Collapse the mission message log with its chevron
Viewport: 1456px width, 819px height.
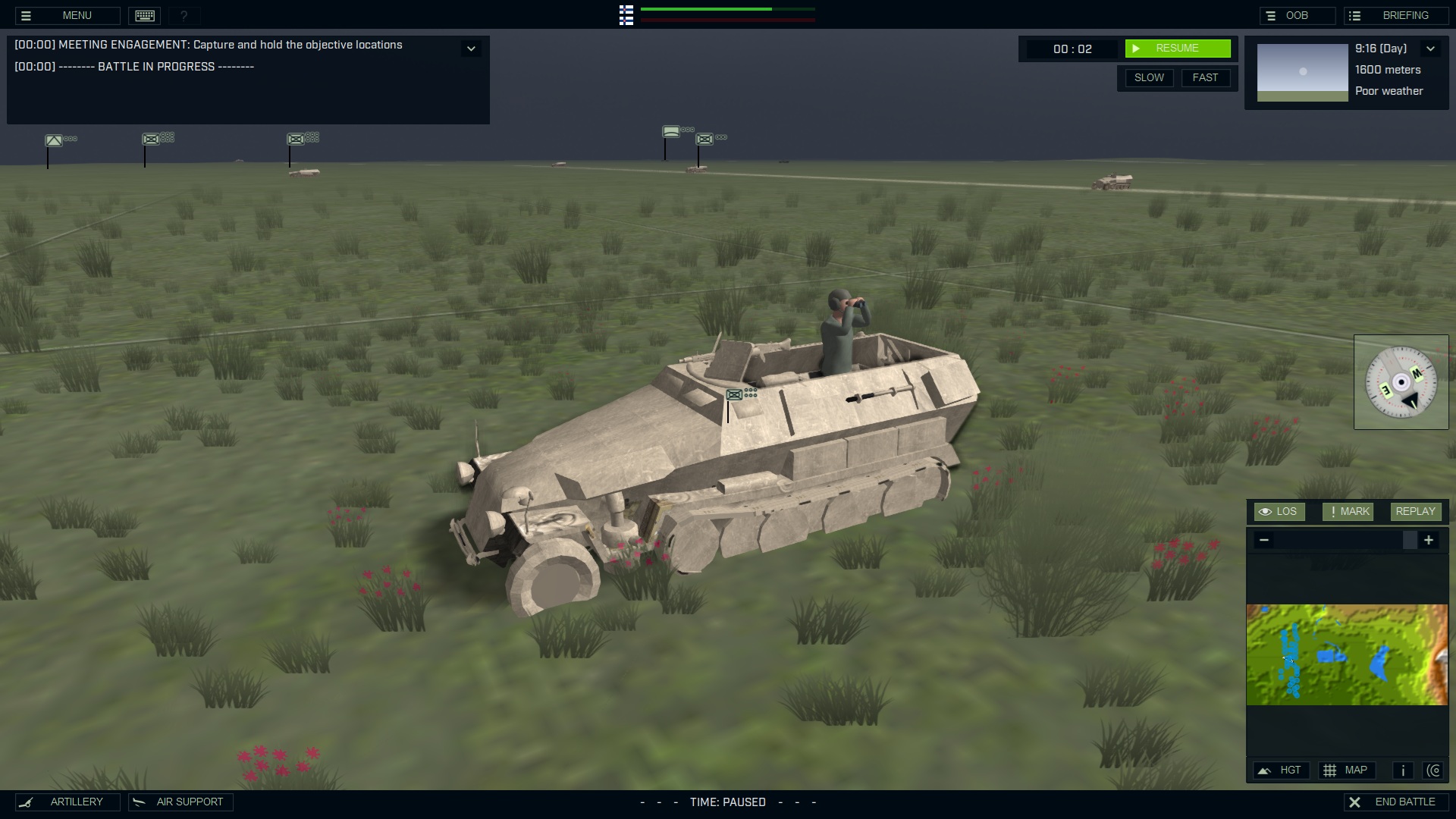tap(471, 48)
